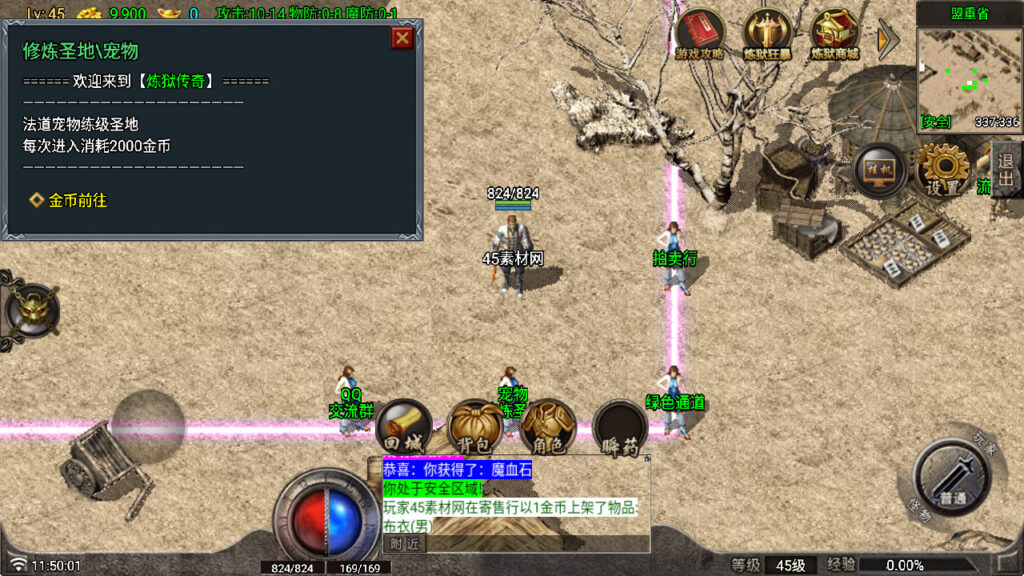Open the 炼狱商城 shop icon
Image resolution: width=1024 pixels, height=576 pixels.
point(836,36)
